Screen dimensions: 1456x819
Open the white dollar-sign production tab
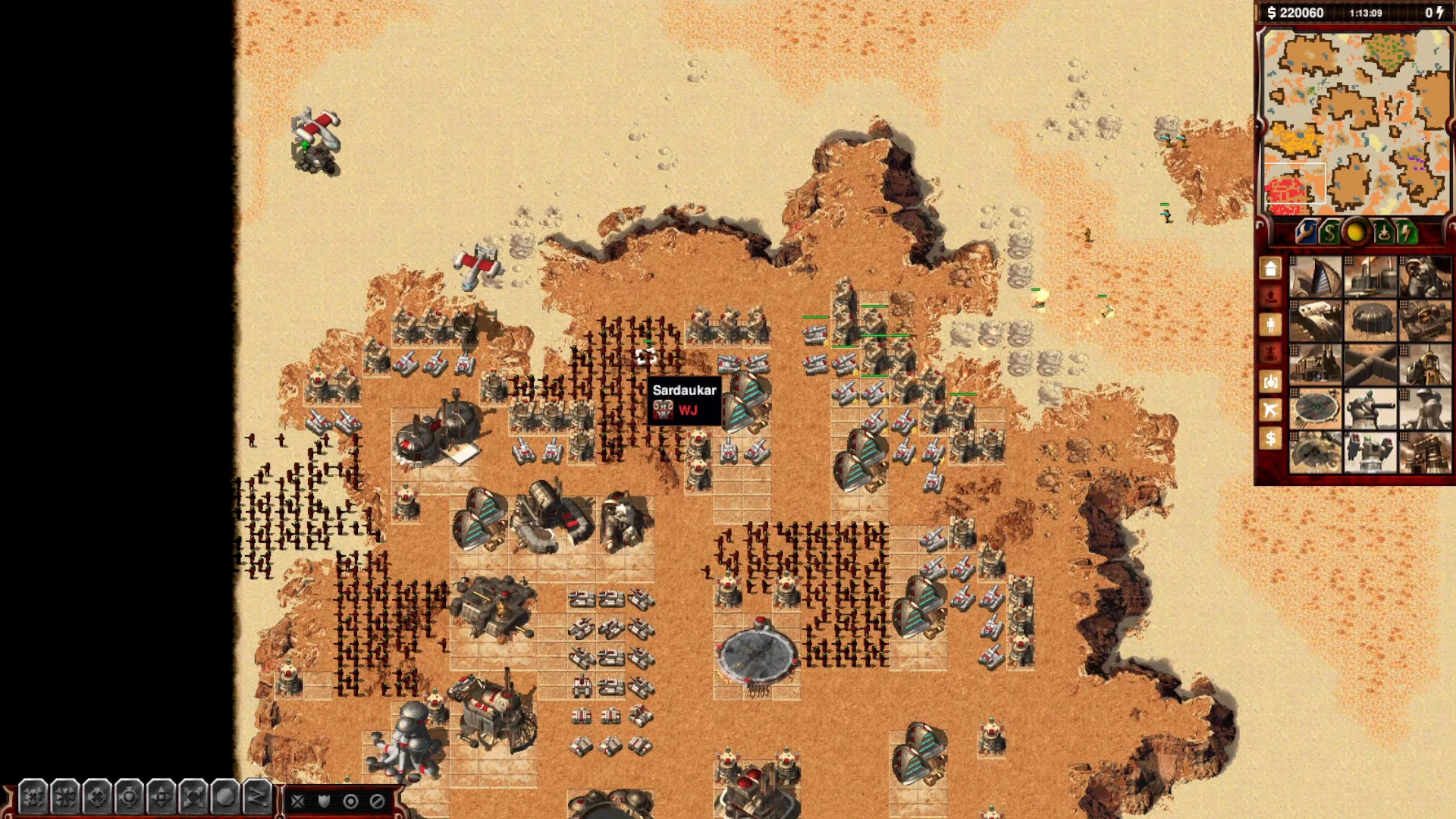pyautogui.click(x=1271, y=439)
